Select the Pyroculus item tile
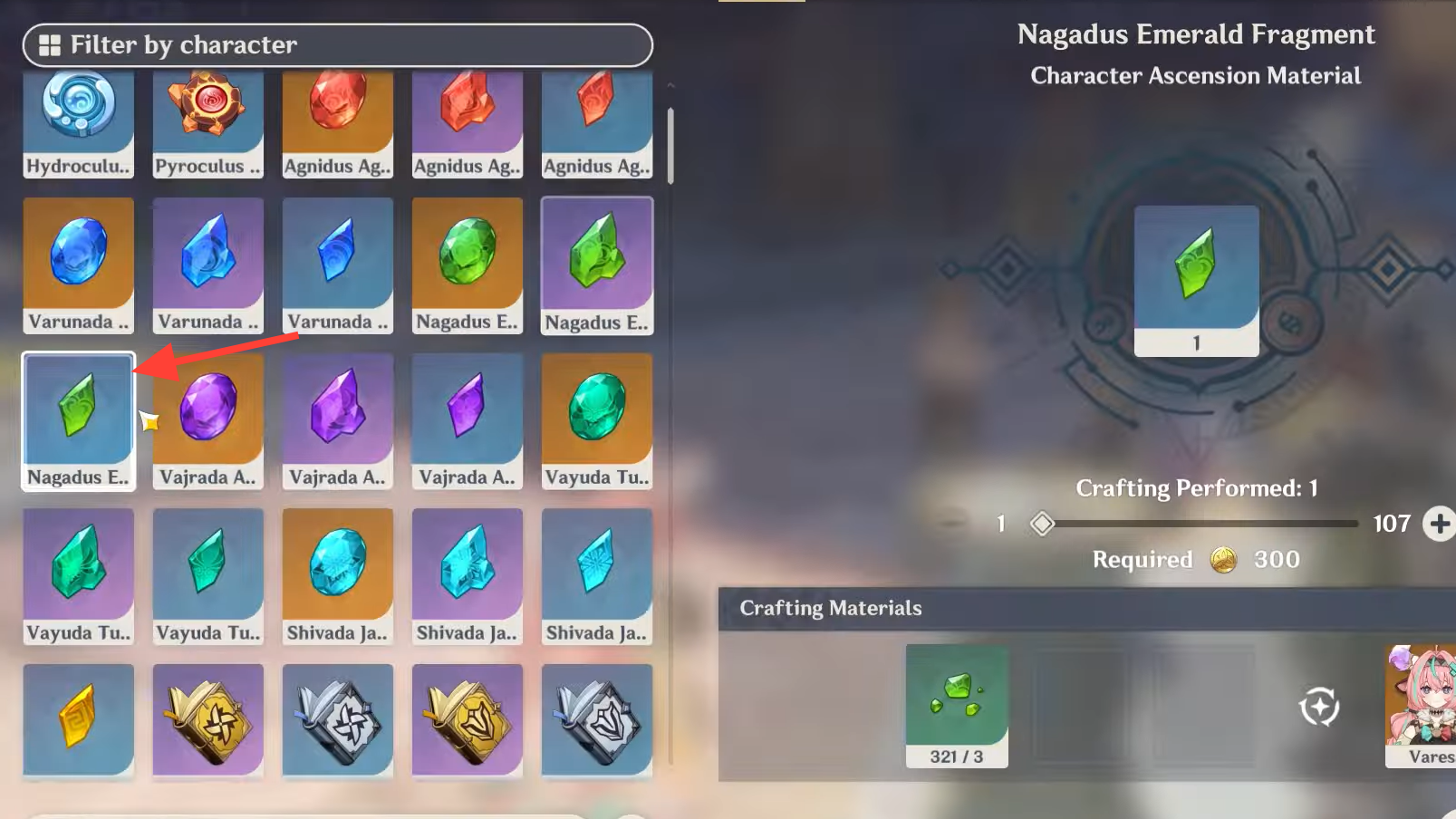Image resolution: width=1456 pixels, height=819 pixels. coord(208,122)
